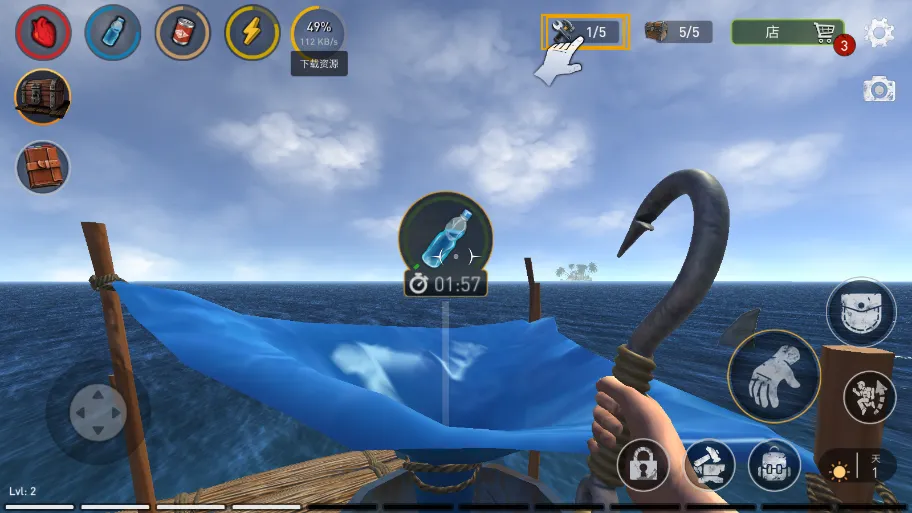Check the red heart health indicator
The width and height of the screenshot is (912, 513).
43,33
